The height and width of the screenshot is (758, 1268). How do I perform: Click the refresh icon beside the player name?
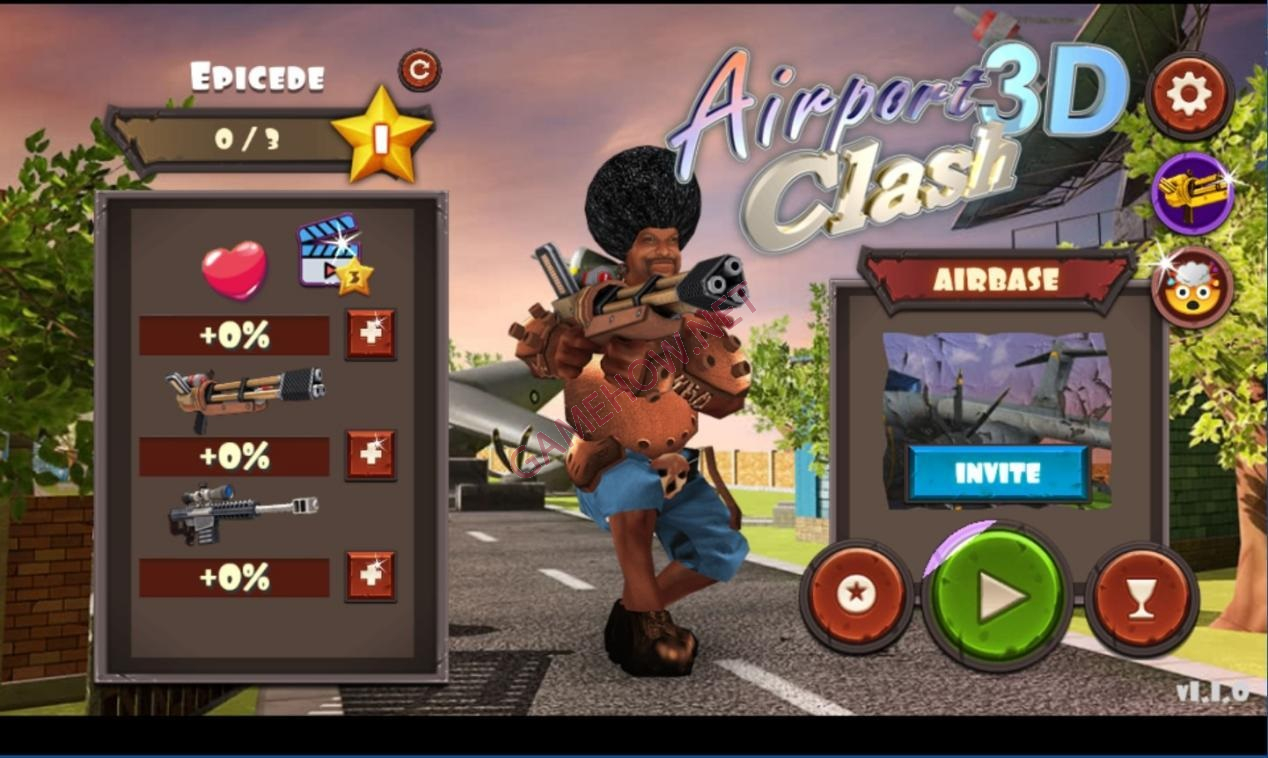[x=419, y=70]
